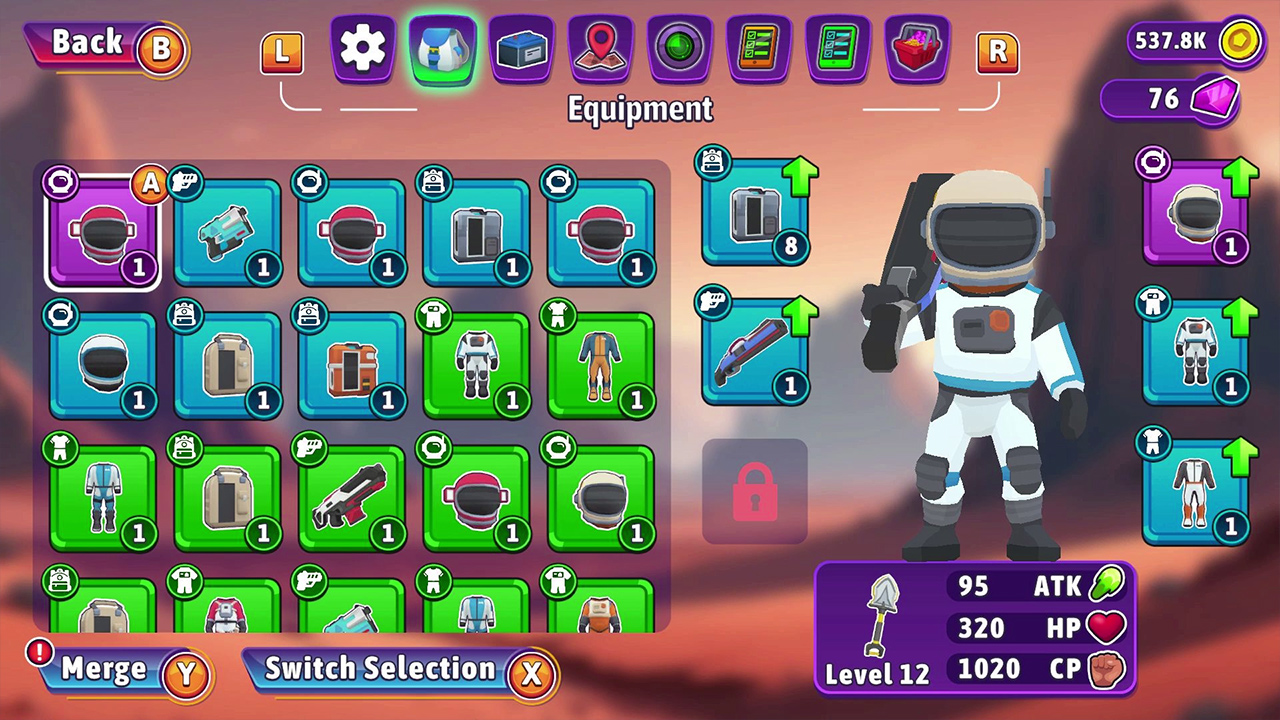Switch to the Equipment tab label

pyautogui.click(x=640, y=110)
